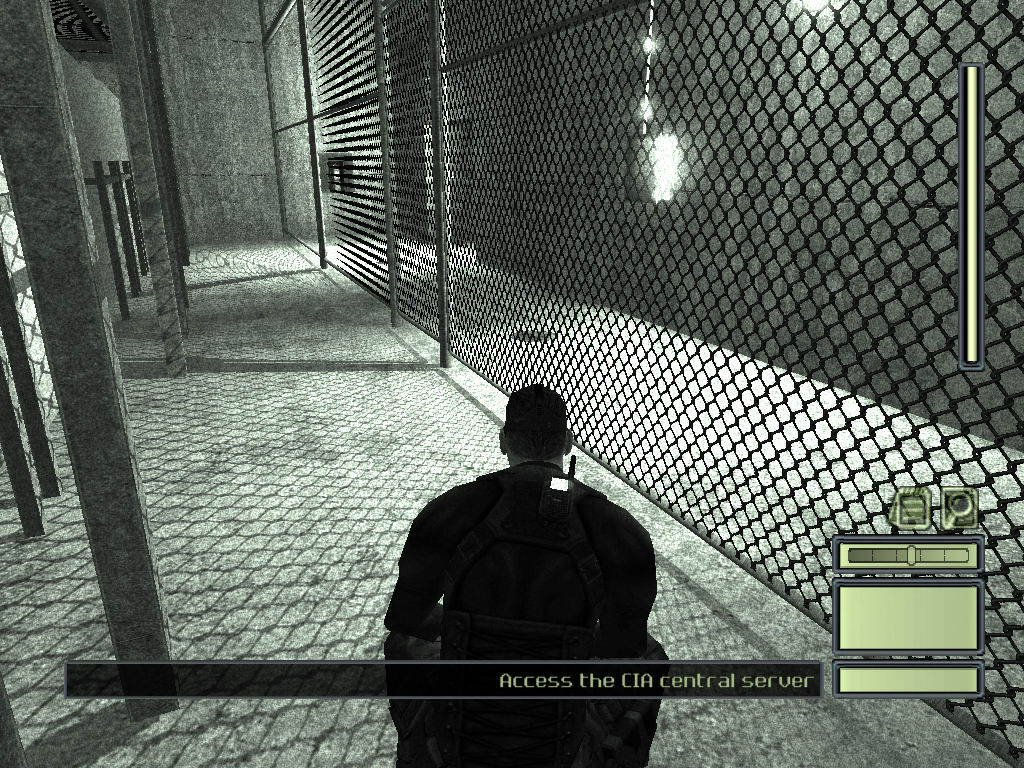Click the stealth visibility meter

coord(908,555)
